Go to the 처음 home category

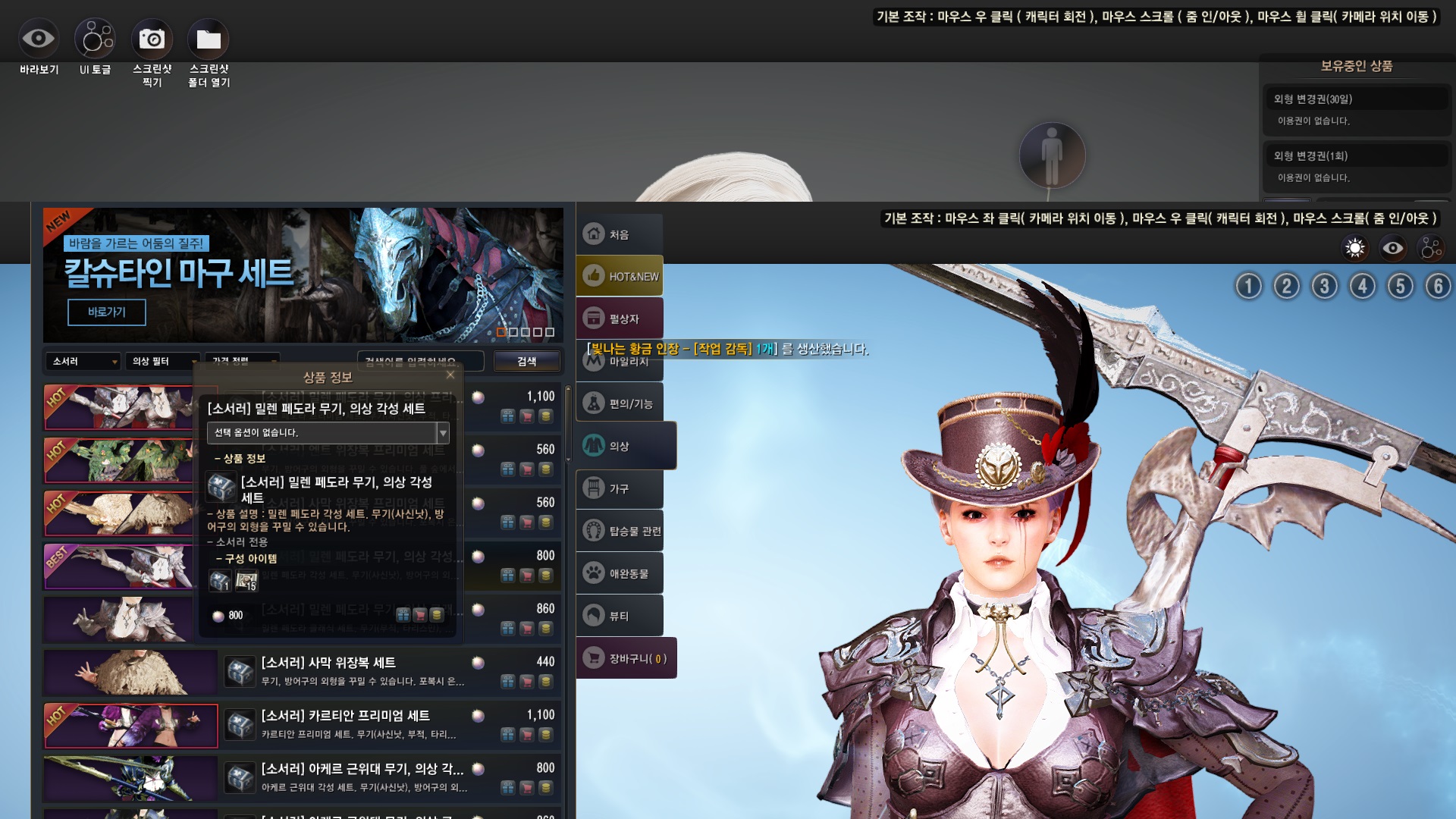coord(619,234)
